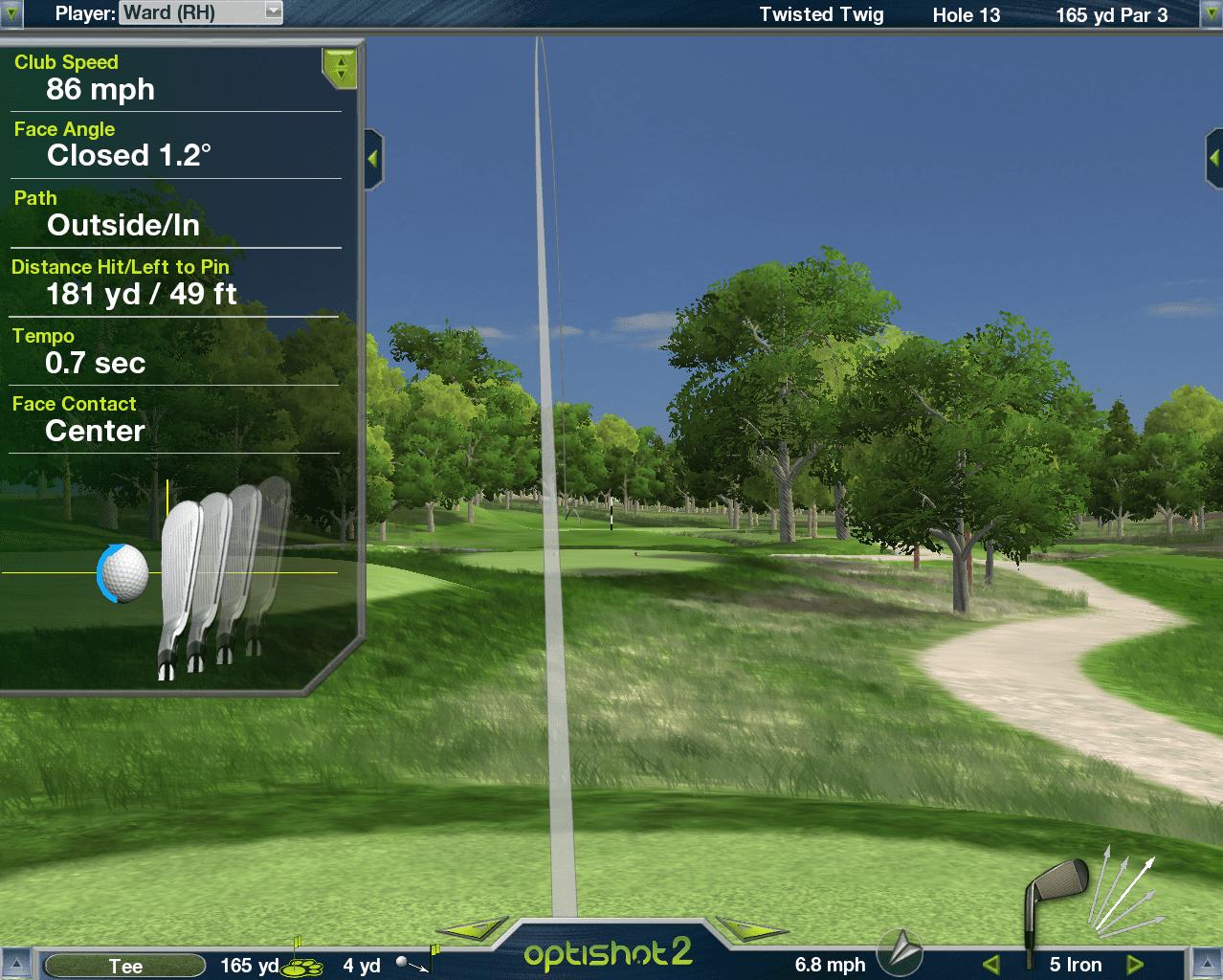Click the bottom-right corner up-arrow button
The height and width of the screenshot is (980, 1223).
point(1208,965)
